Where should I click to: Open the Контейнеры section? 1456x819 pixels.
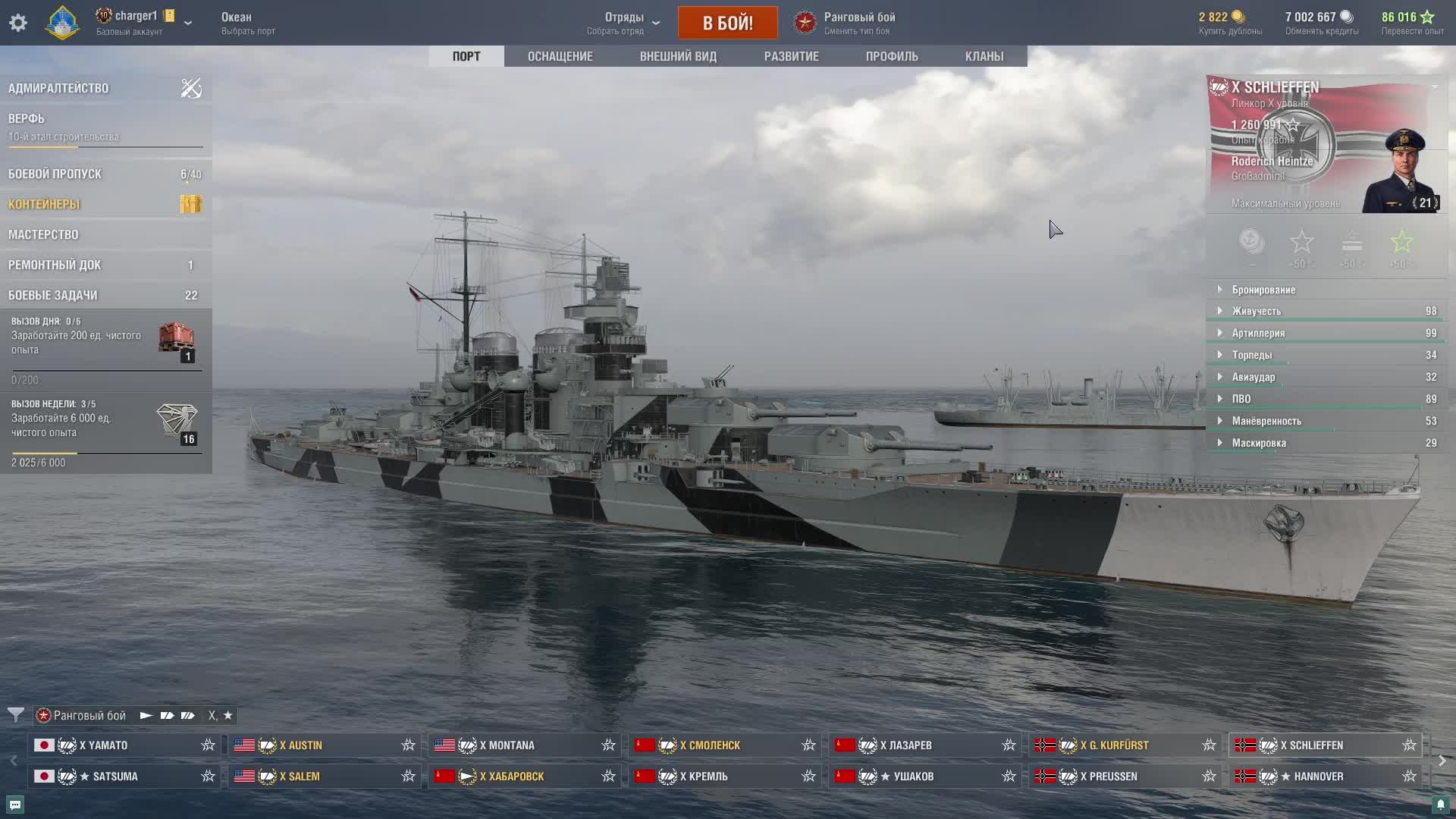44,204
